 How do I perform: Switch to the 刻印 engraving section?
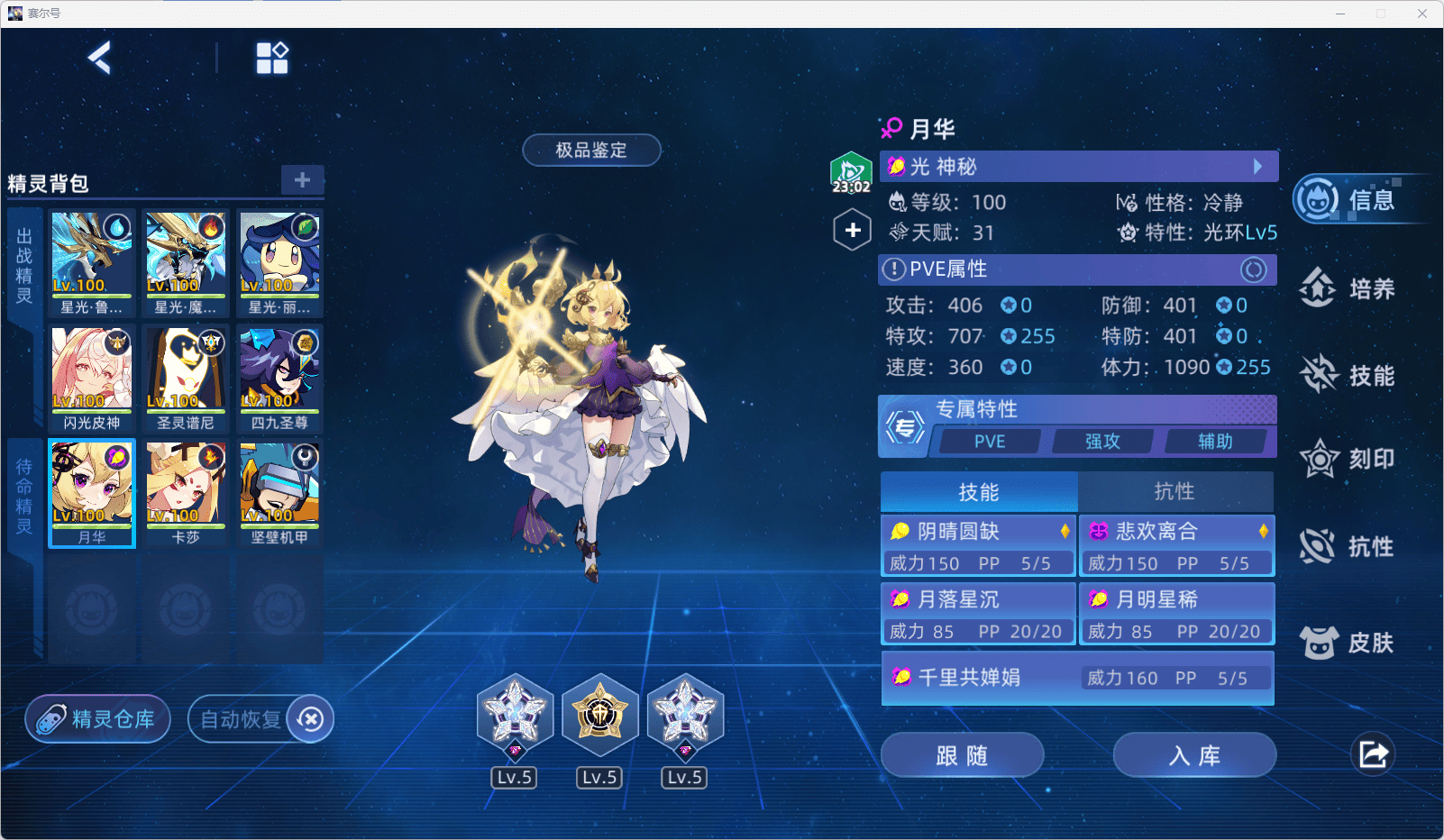(x=1348, y=460)
